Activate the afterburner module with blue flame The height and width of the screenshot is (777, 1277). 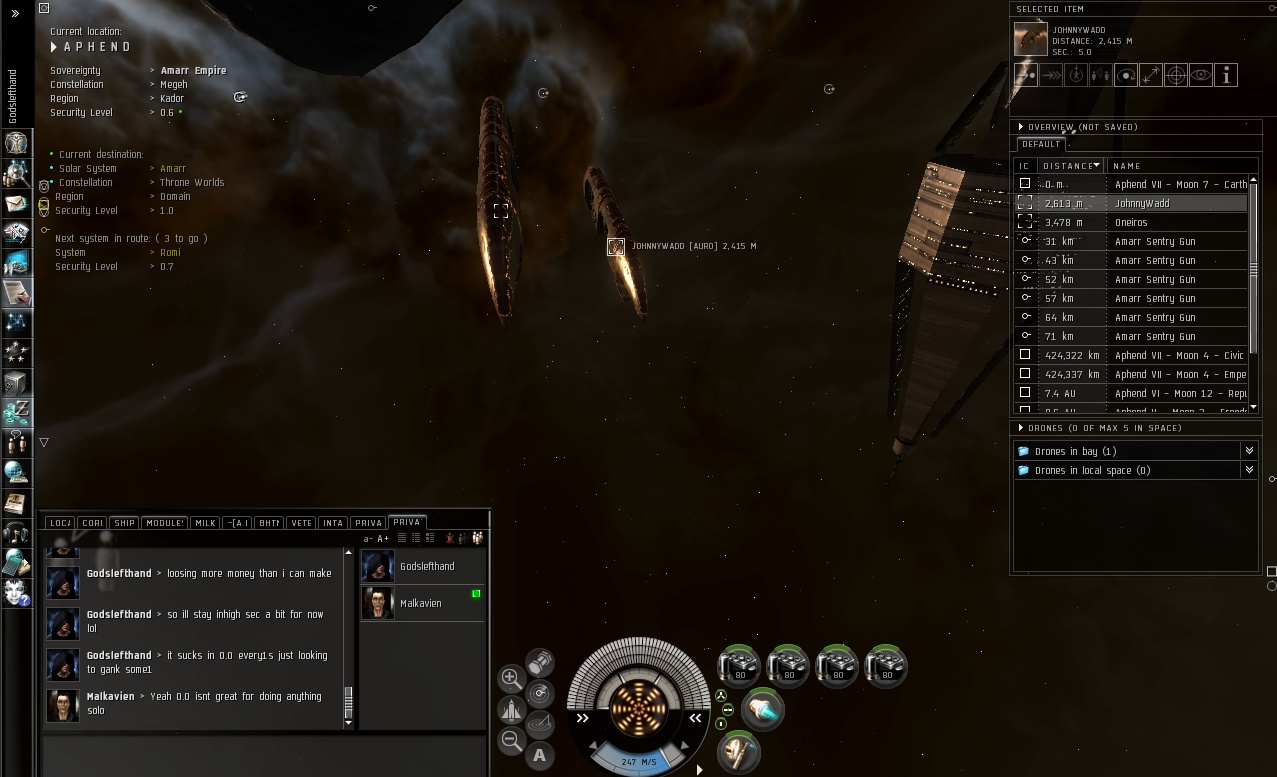click(764, 710)
